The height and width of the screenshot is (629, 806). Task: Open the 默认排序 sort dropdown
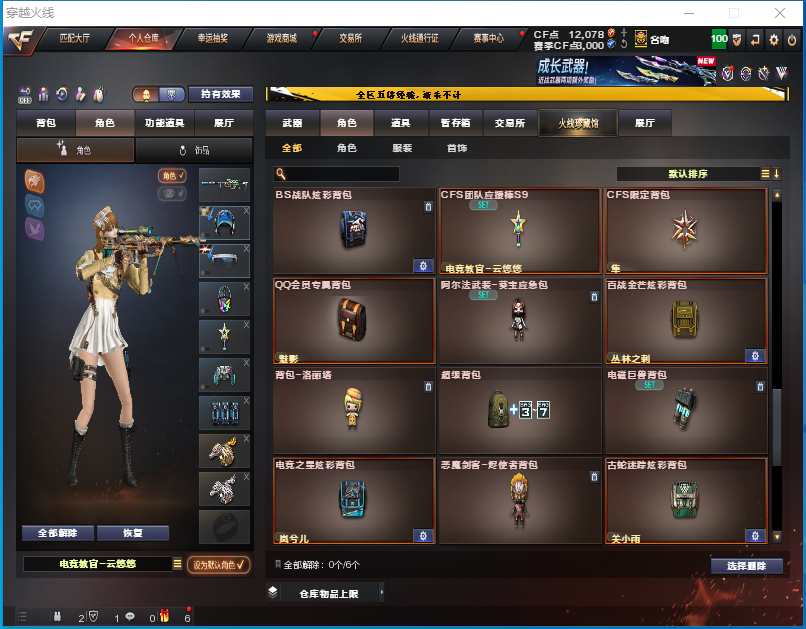[690, 174]
